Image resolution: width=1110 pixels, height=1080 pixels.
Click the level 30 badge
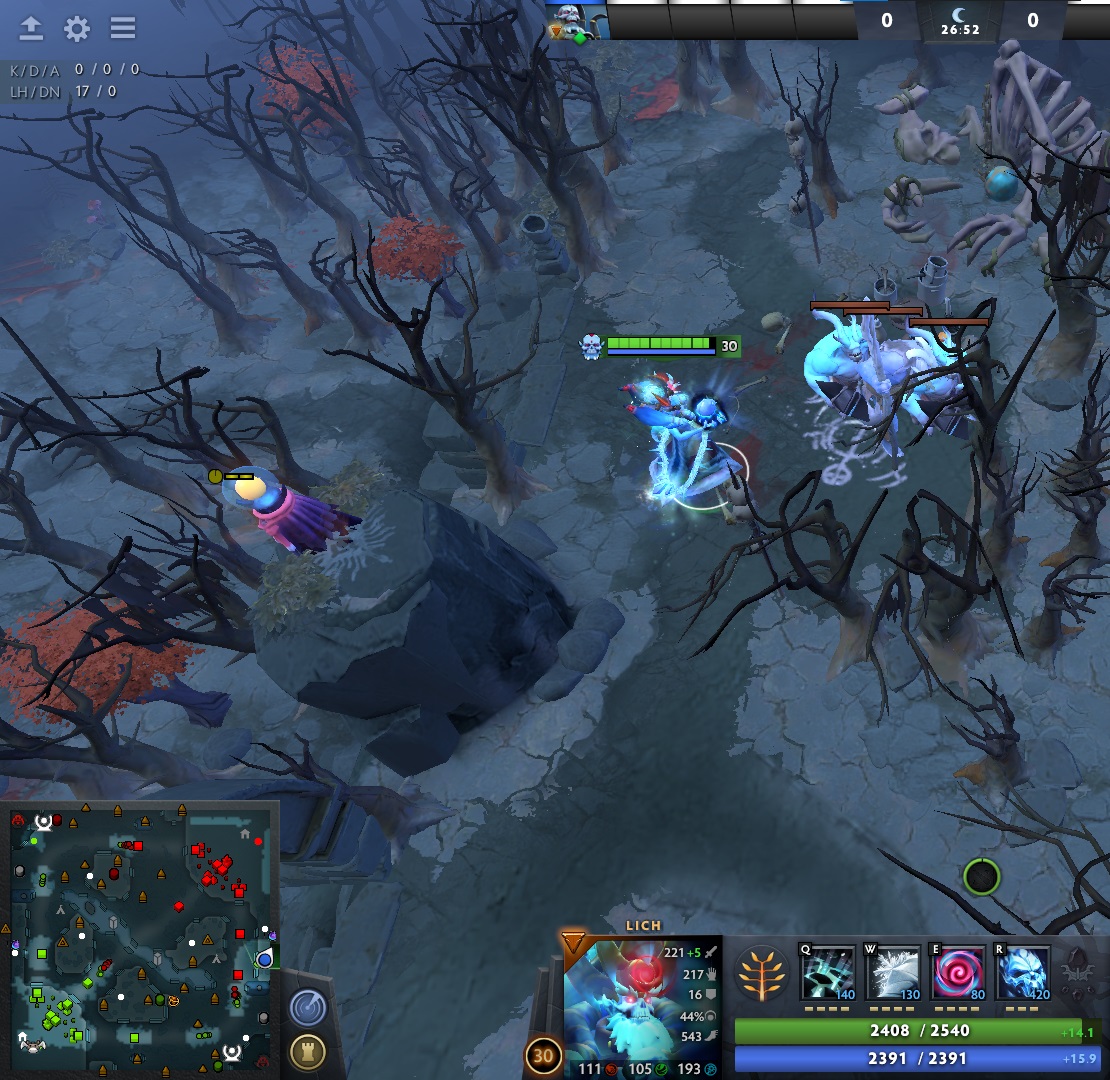point(543,1057)
